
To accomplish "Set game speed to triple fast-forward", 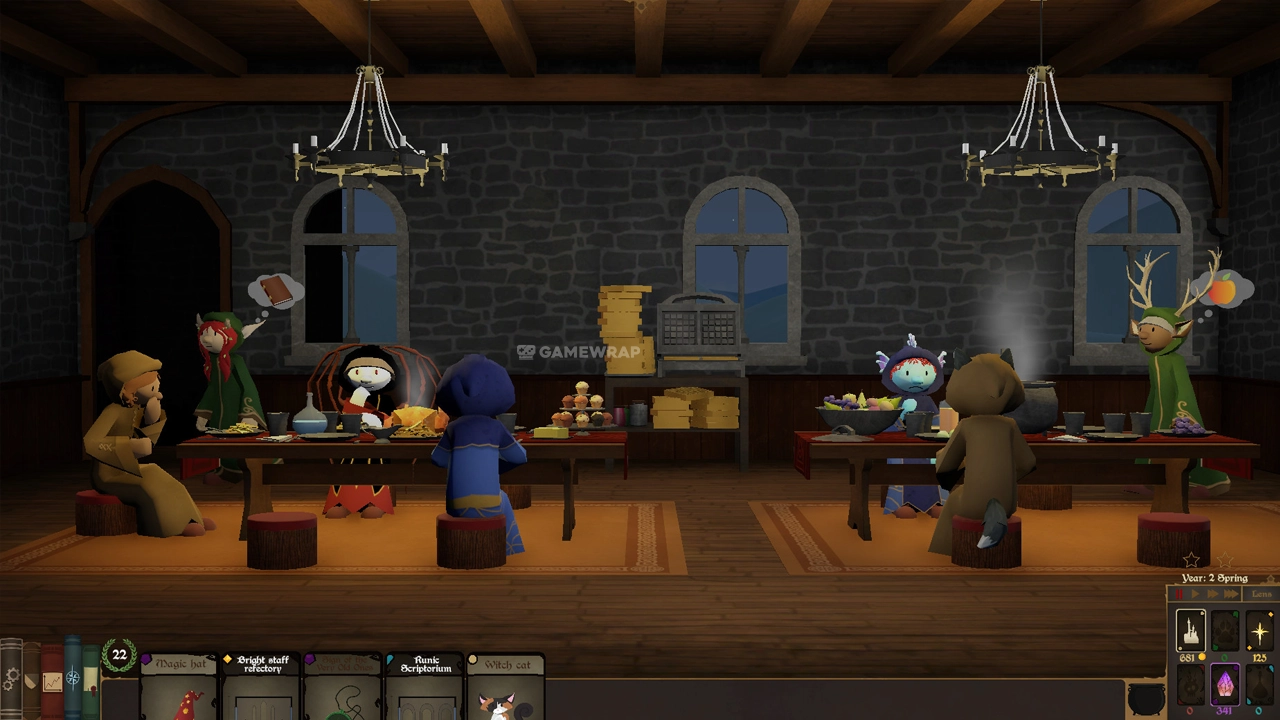I will click(1230, 595).
